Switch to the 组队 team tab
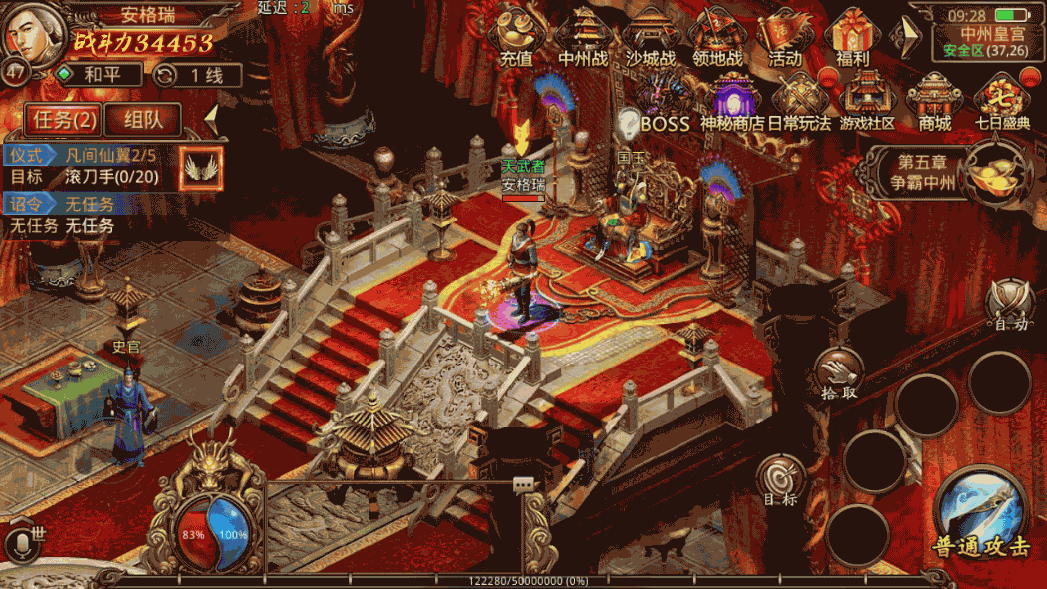 (143, 120)
